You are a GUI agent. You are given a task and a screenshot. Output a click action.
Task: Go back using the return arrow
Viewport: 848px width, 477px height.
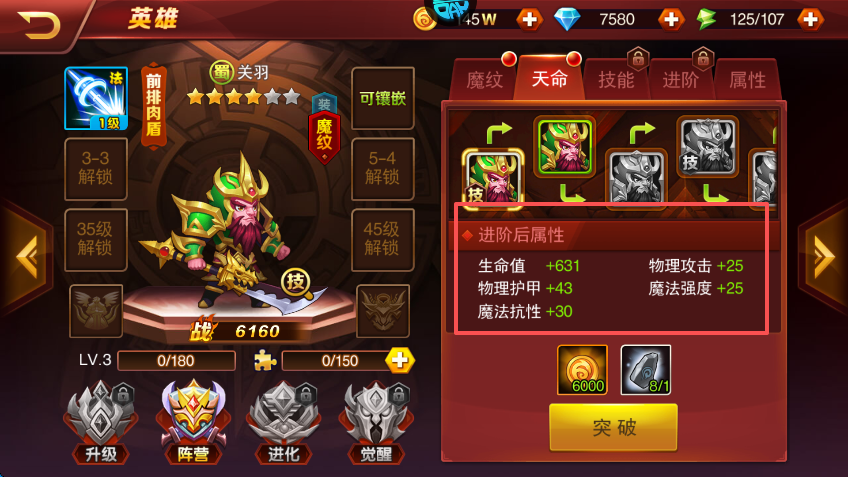(x=39, y=22)
